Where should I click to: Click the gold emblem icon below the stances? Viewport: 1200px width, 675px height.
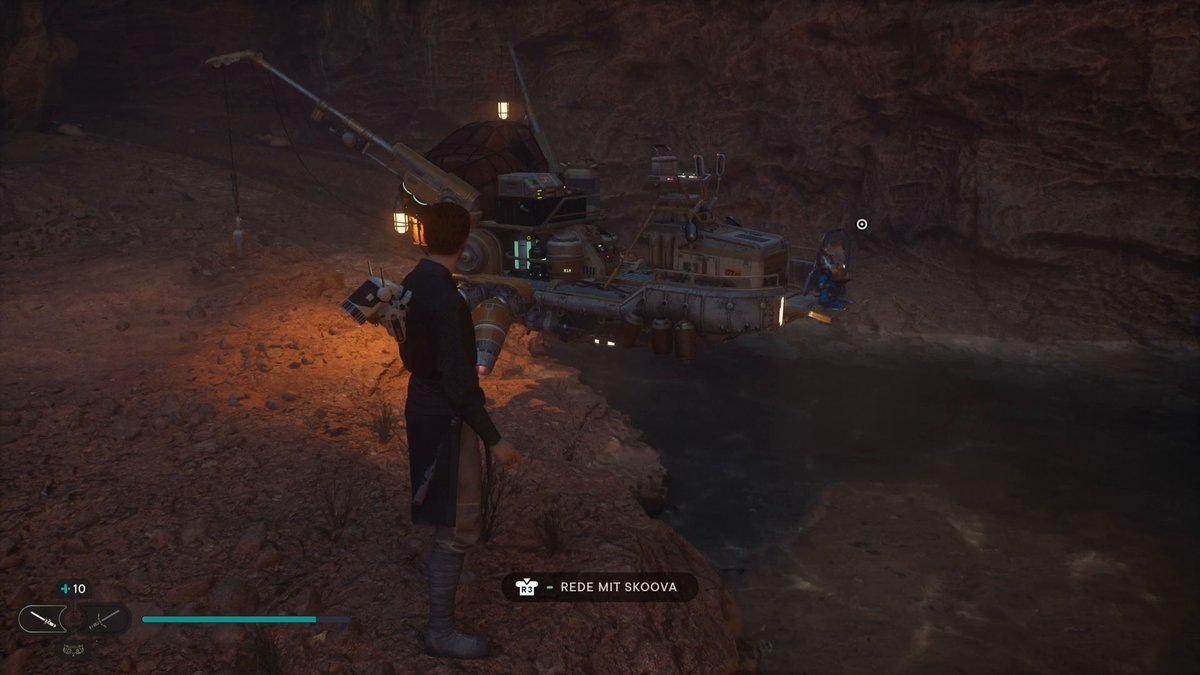(x=73, y=647)
